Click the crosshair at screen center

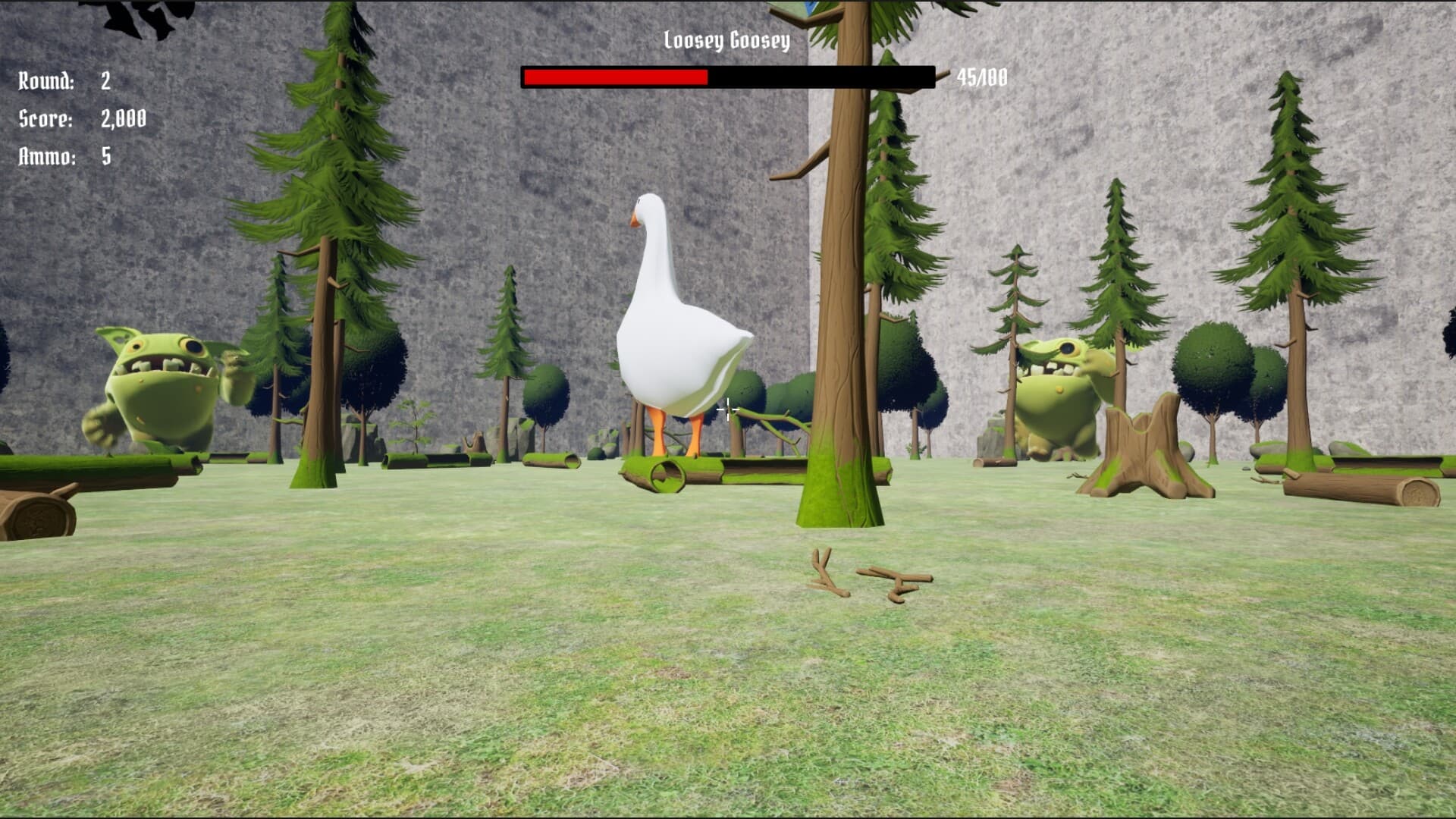(726, 409)
